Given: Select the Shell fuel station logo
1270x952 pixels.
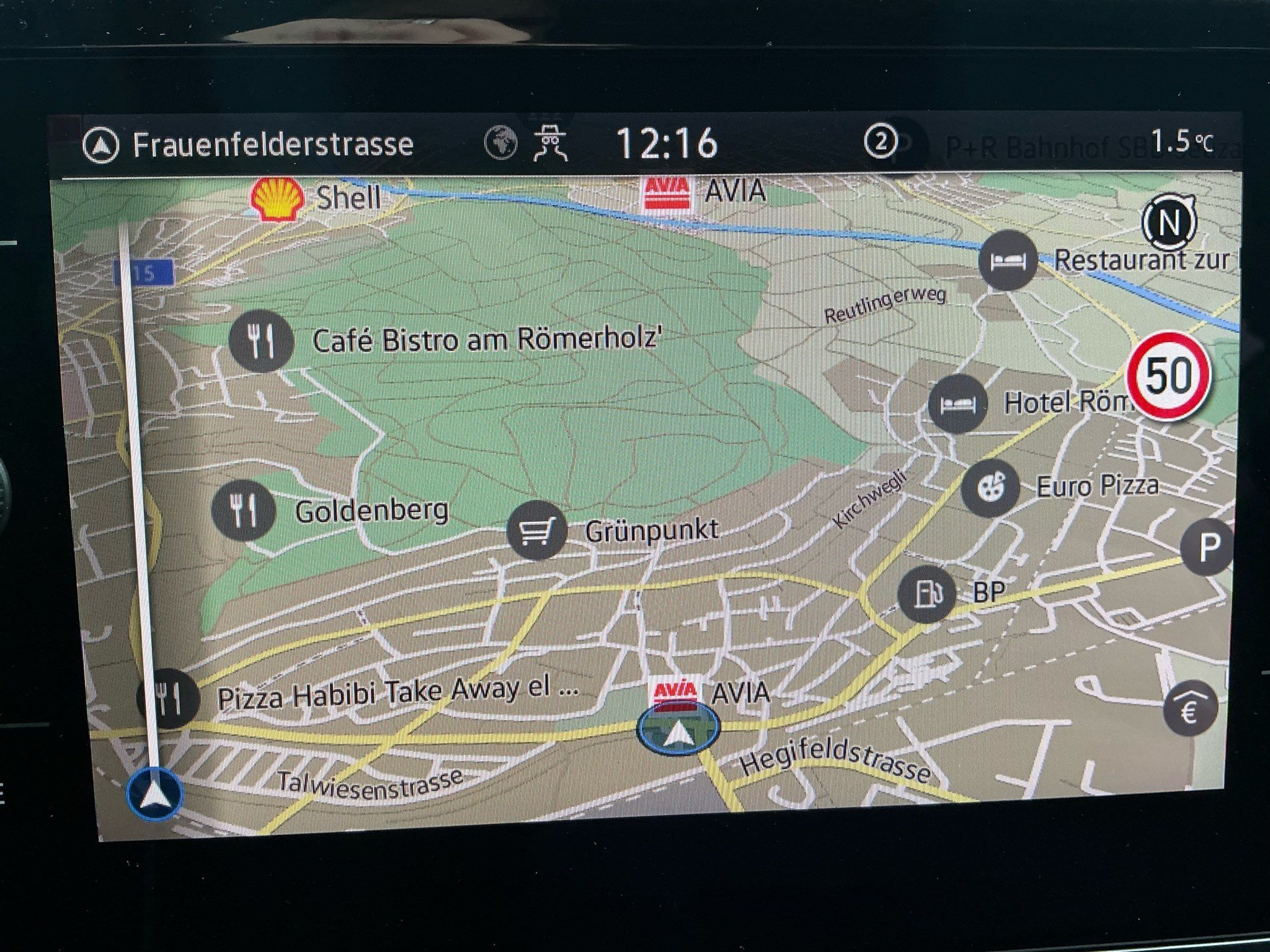Looking at the screenshot, I should click(x=277, y=198).
